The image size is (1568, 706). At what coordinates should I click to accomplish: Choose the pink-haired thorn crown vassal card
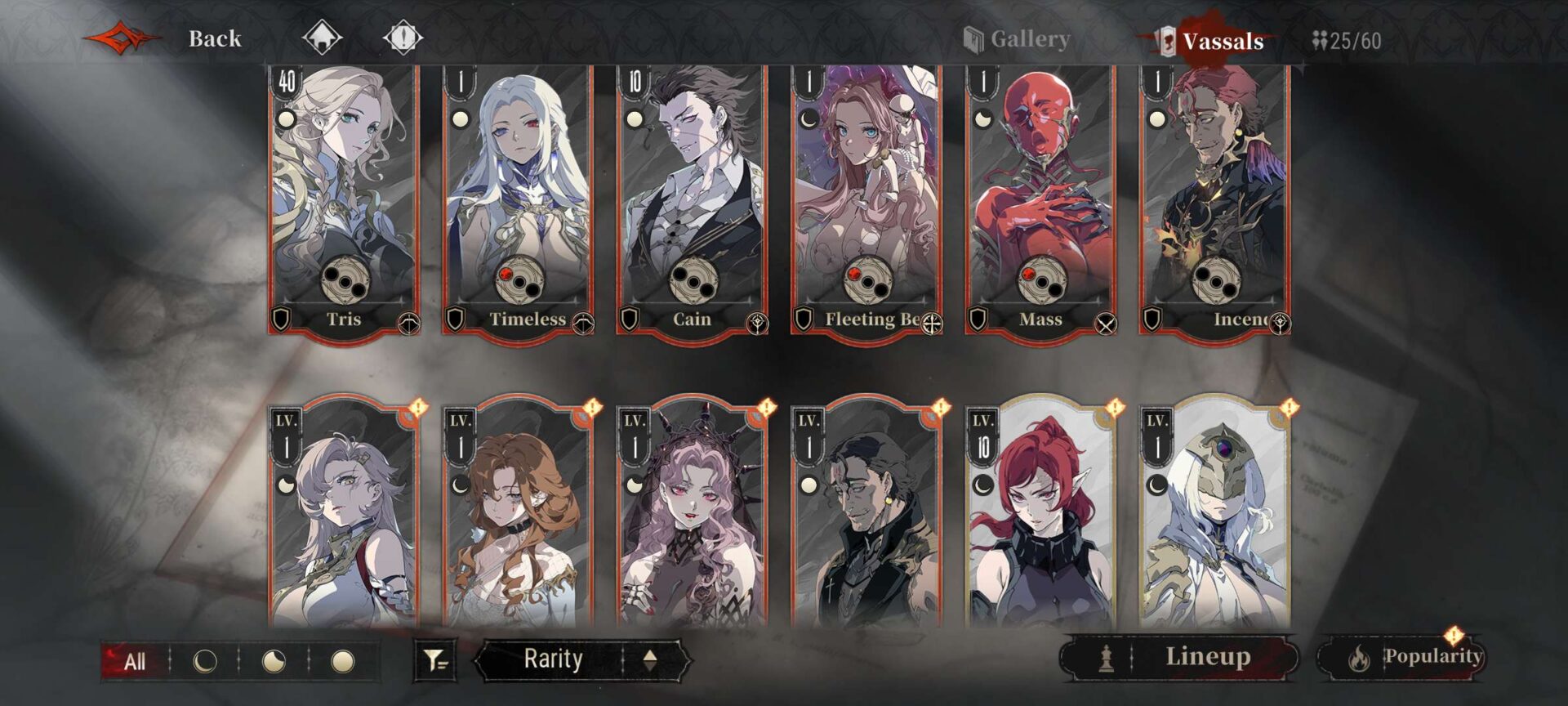(692, 515)
